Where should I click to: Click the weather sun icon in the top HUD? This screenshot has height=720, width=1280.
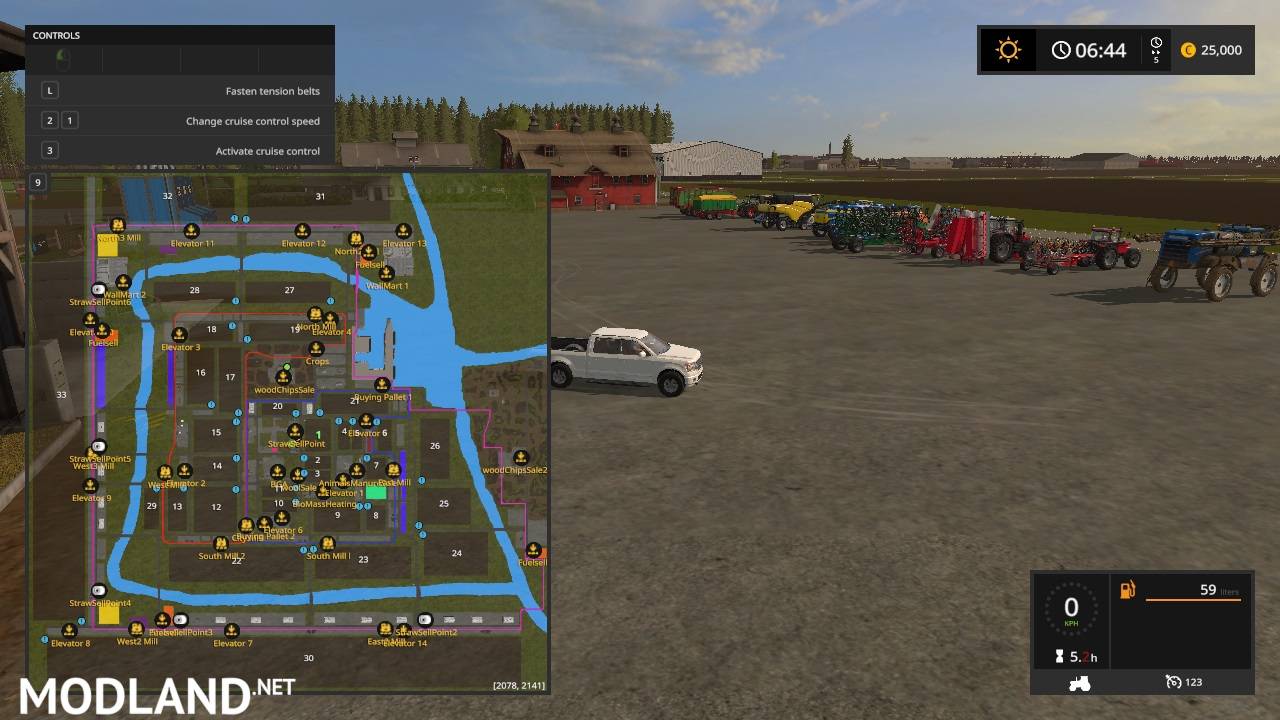point(1008,49)
